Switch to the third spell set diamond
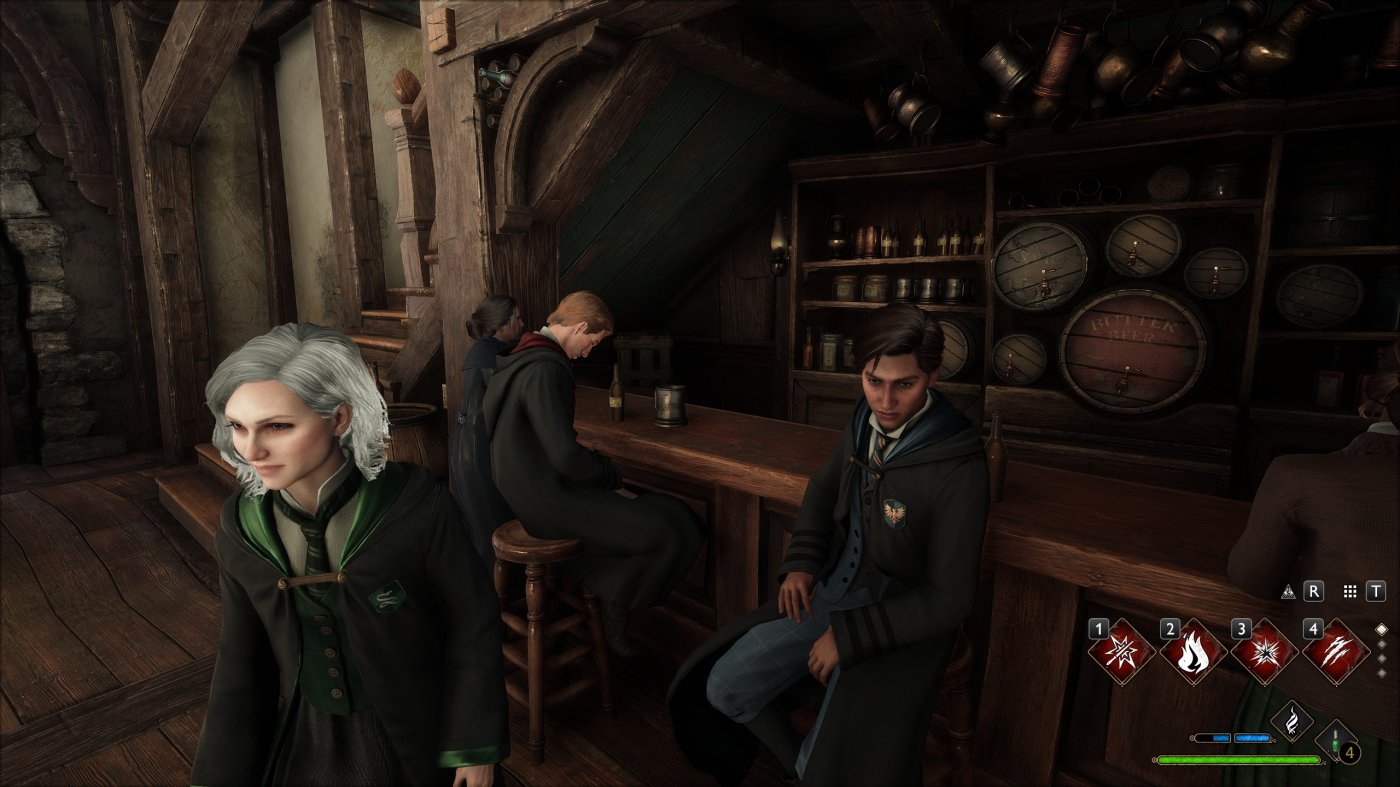This screenshot has width=1400, height=787. tap(1382, 659)
